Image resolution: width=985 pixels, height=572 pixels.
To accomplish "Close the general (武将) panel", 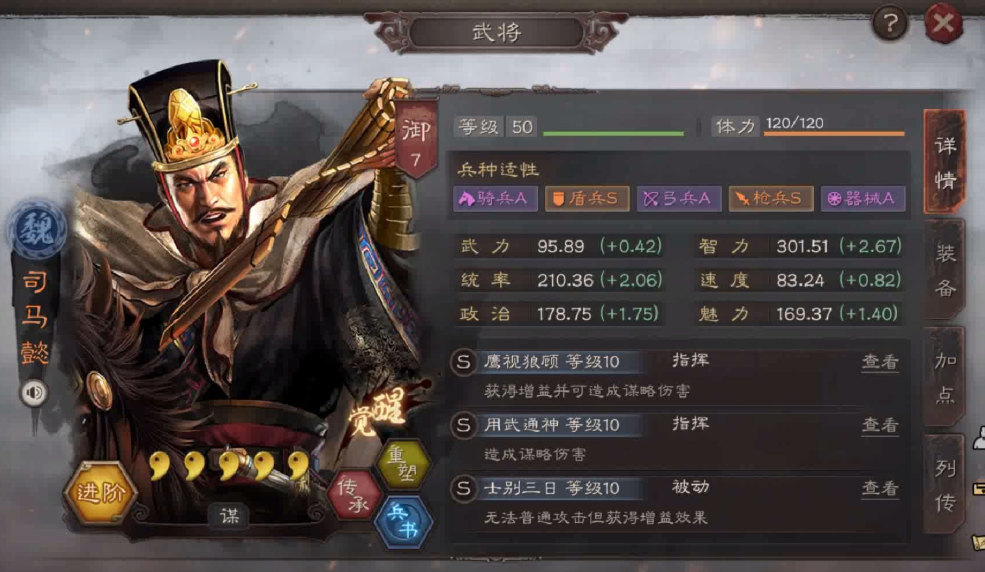I will pos(942,23).
